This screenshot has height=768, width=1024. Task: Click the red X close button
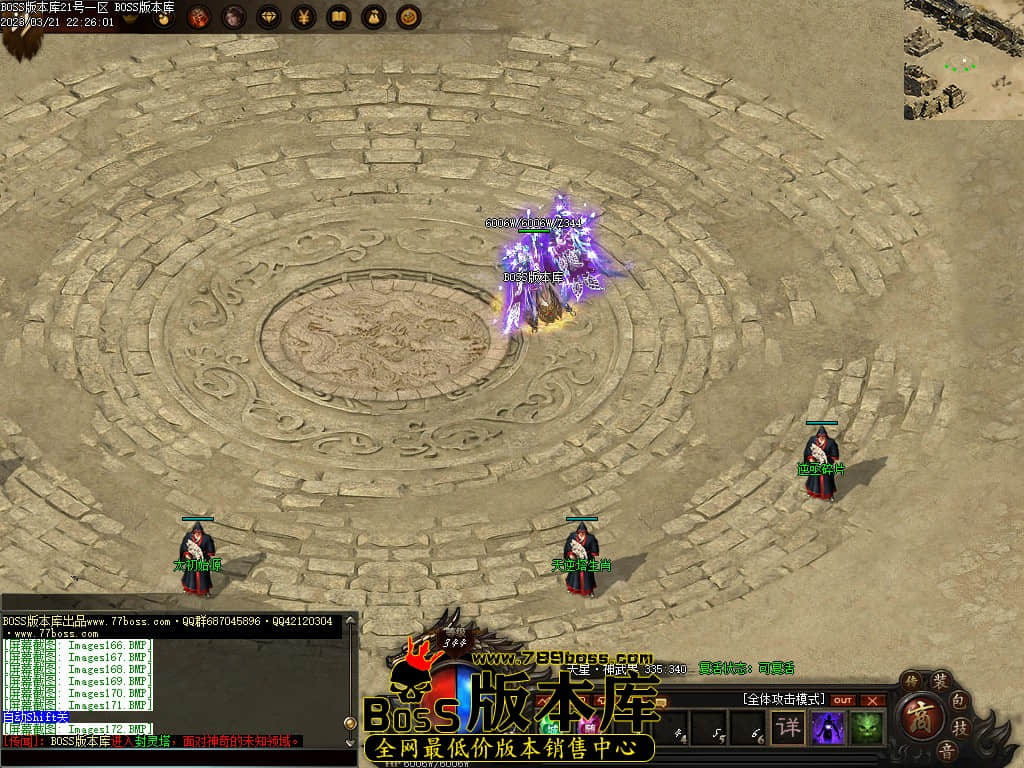click(x=872, y=700)
